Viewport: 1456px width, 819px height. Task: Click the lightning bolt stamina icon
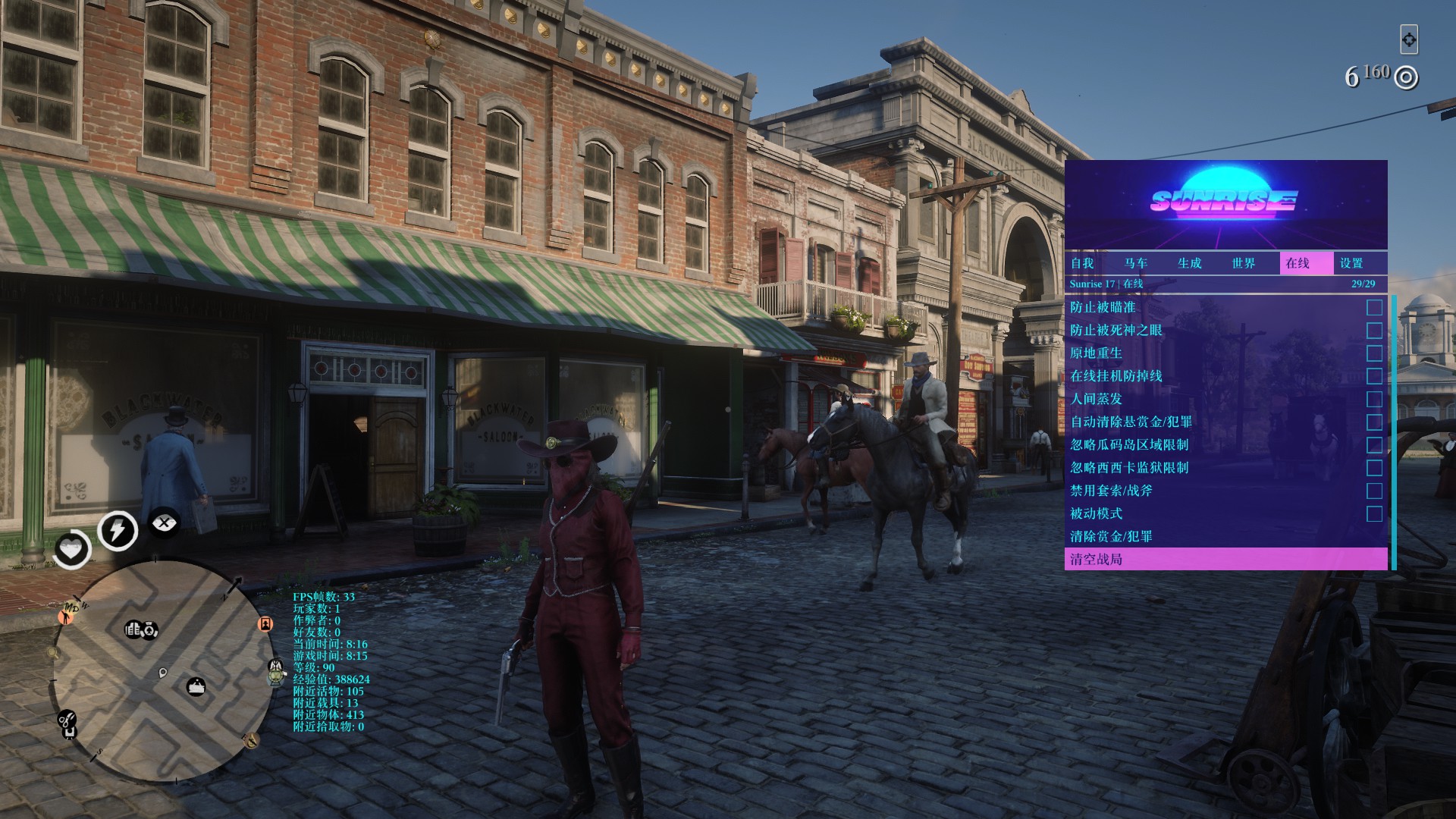click(x=118, y=529)
